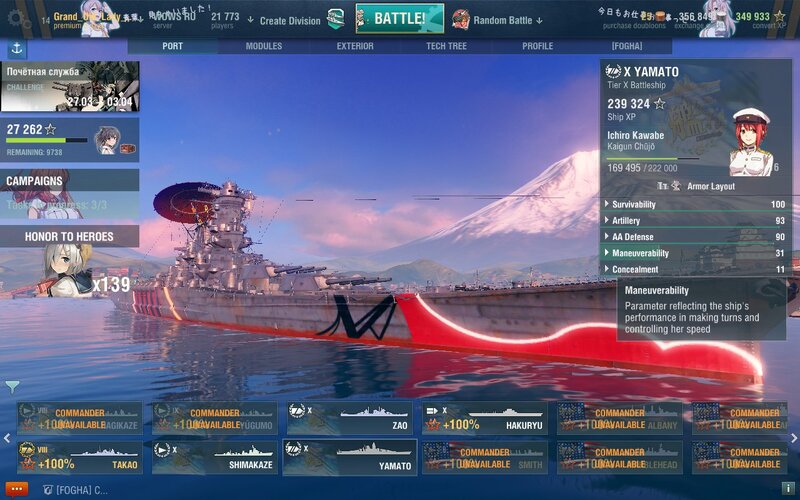Screen dimensions: 800x500
Task: View the Armor Layout
Action: 702,186
